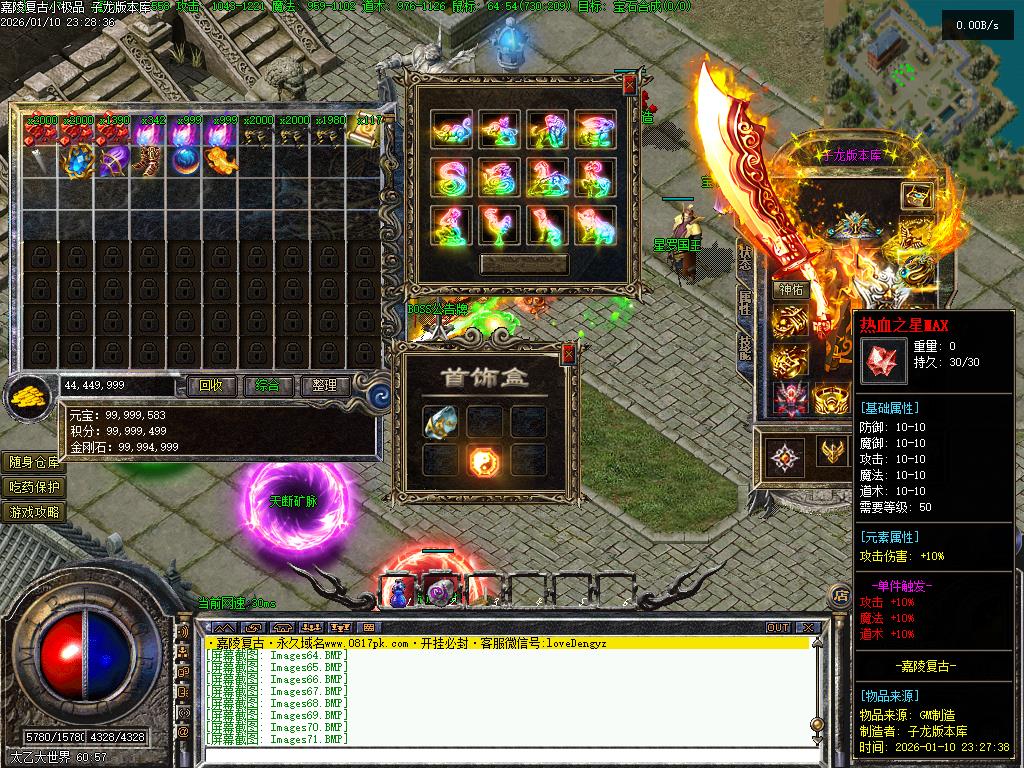
Task: Close the zodiac animal panel
Action: pyautogui.click(x=629, y=86)
